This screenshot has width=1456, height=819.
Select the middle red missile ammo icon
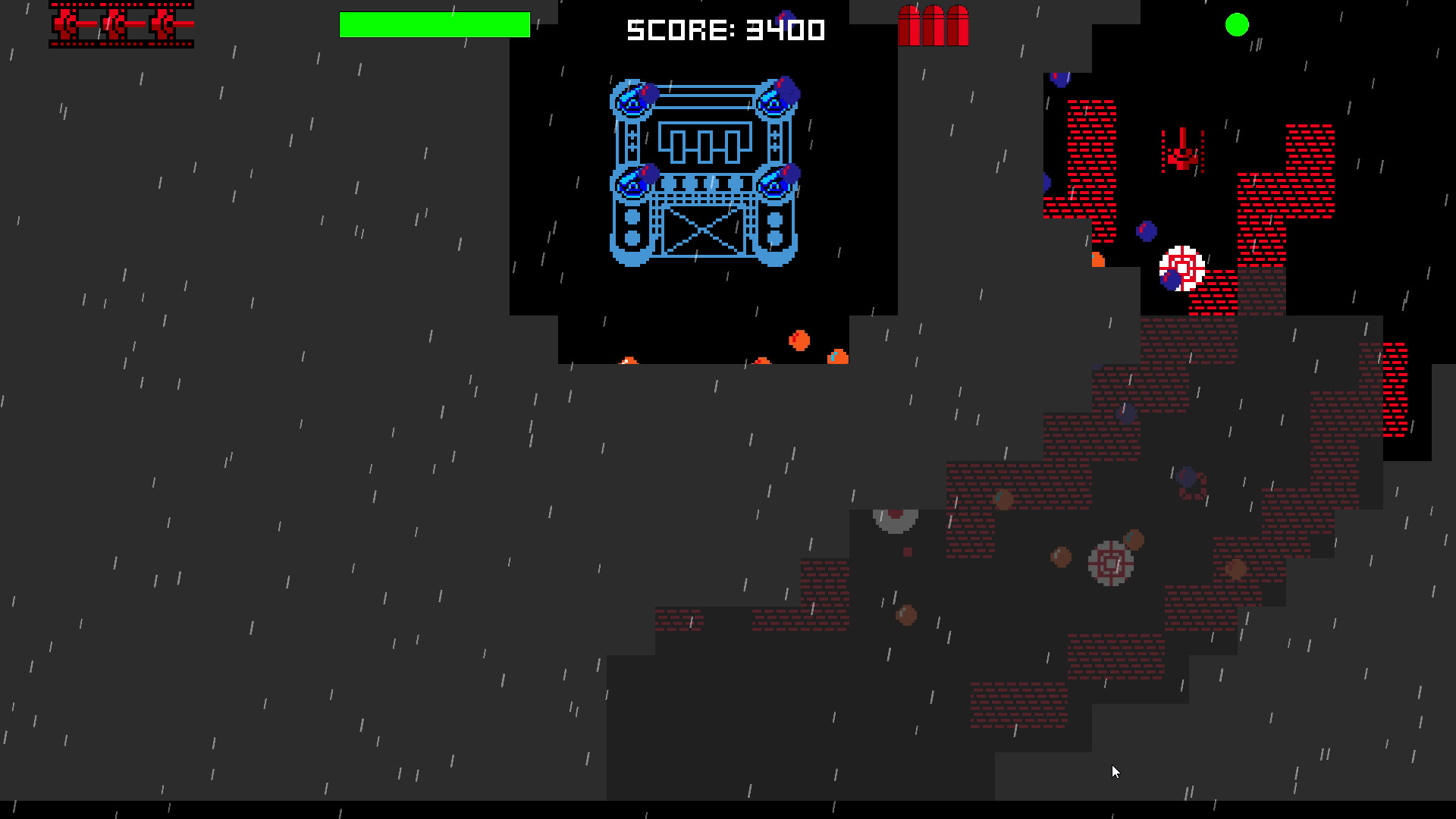tap(934, 24)
